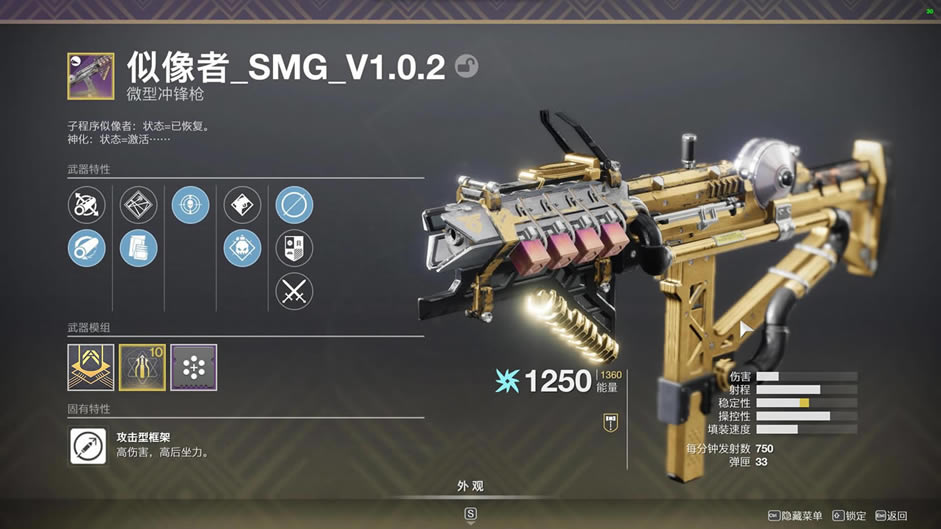941x529 pixels.
Task: Open the gold chevron ornament socket
Action: click(x=91, y=367)
